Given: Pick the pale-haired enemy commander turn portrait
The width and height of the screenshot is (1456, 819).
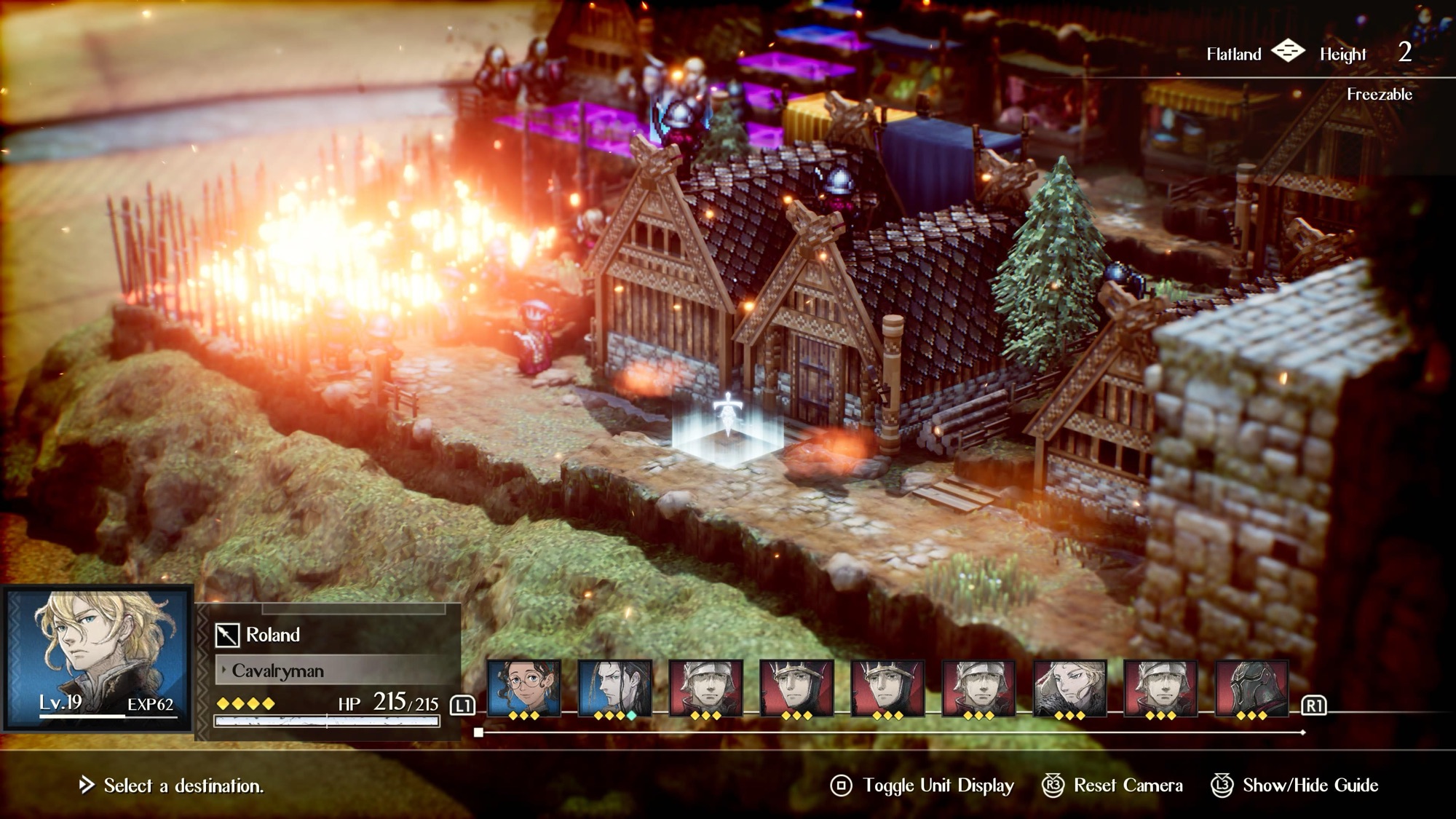Looking at the screenshot, I should (1069, 688).
